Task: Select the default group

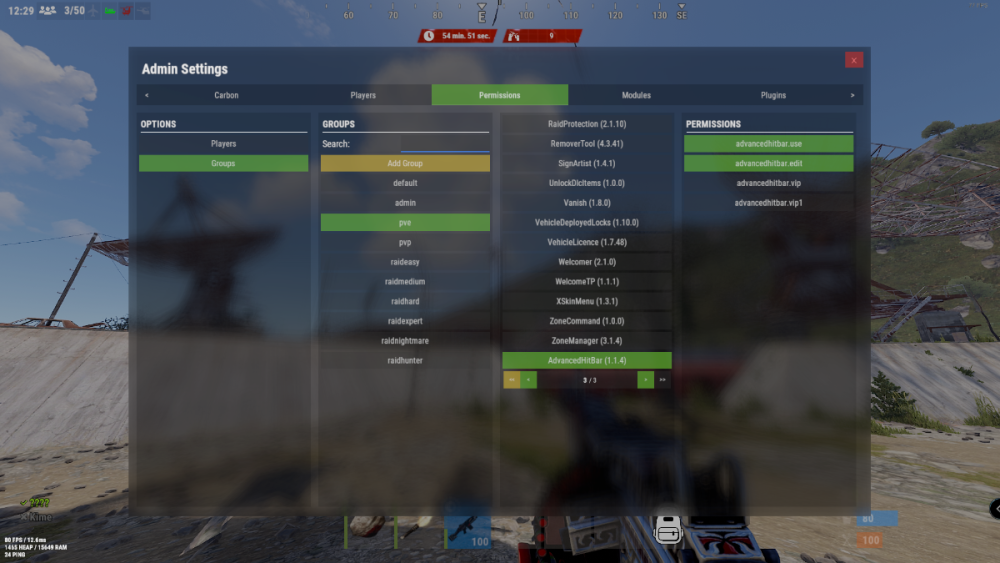Action: [405, 183]
